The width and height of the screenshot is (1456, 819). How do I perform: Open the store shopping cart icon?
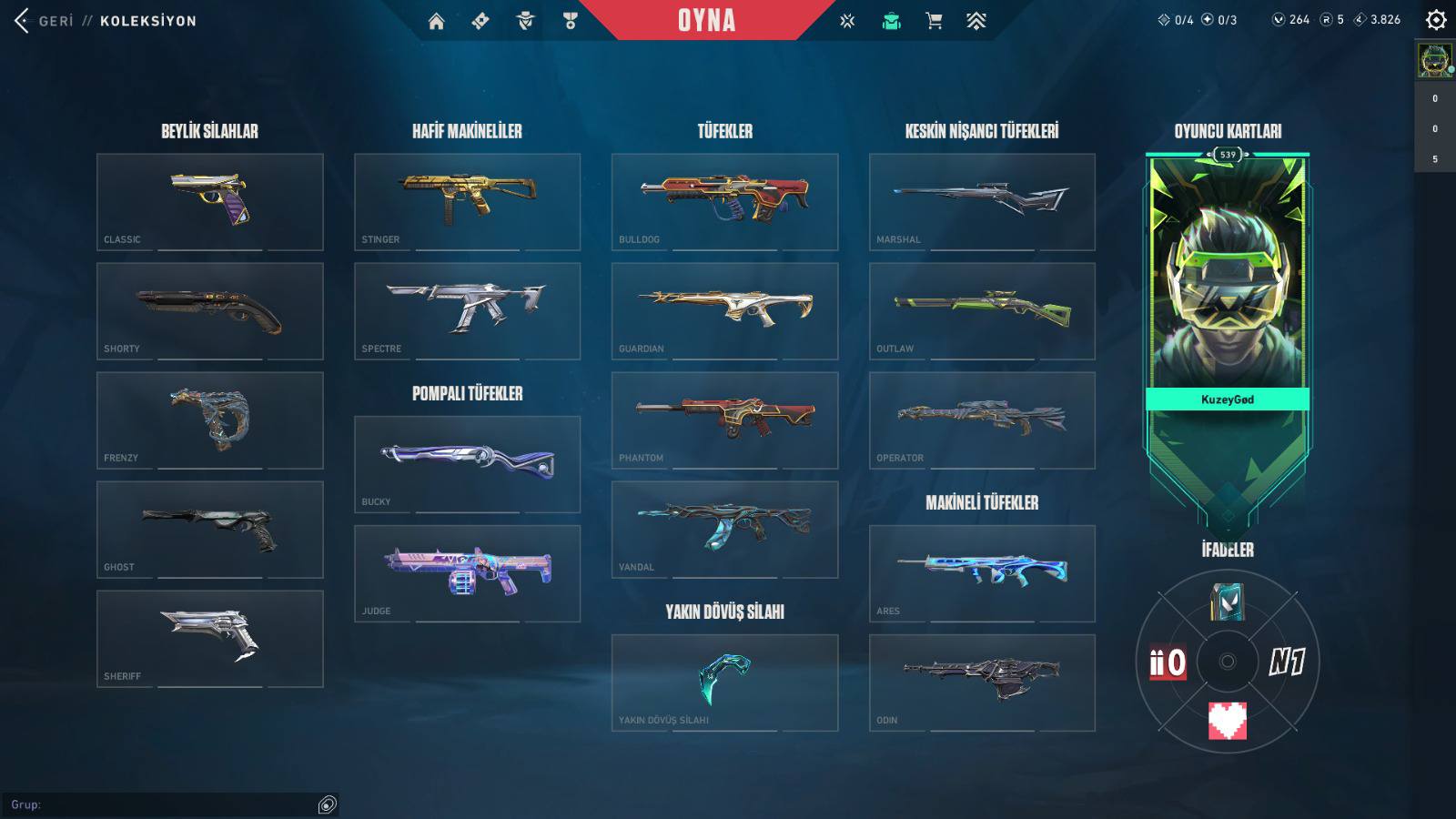pos(934,21)
